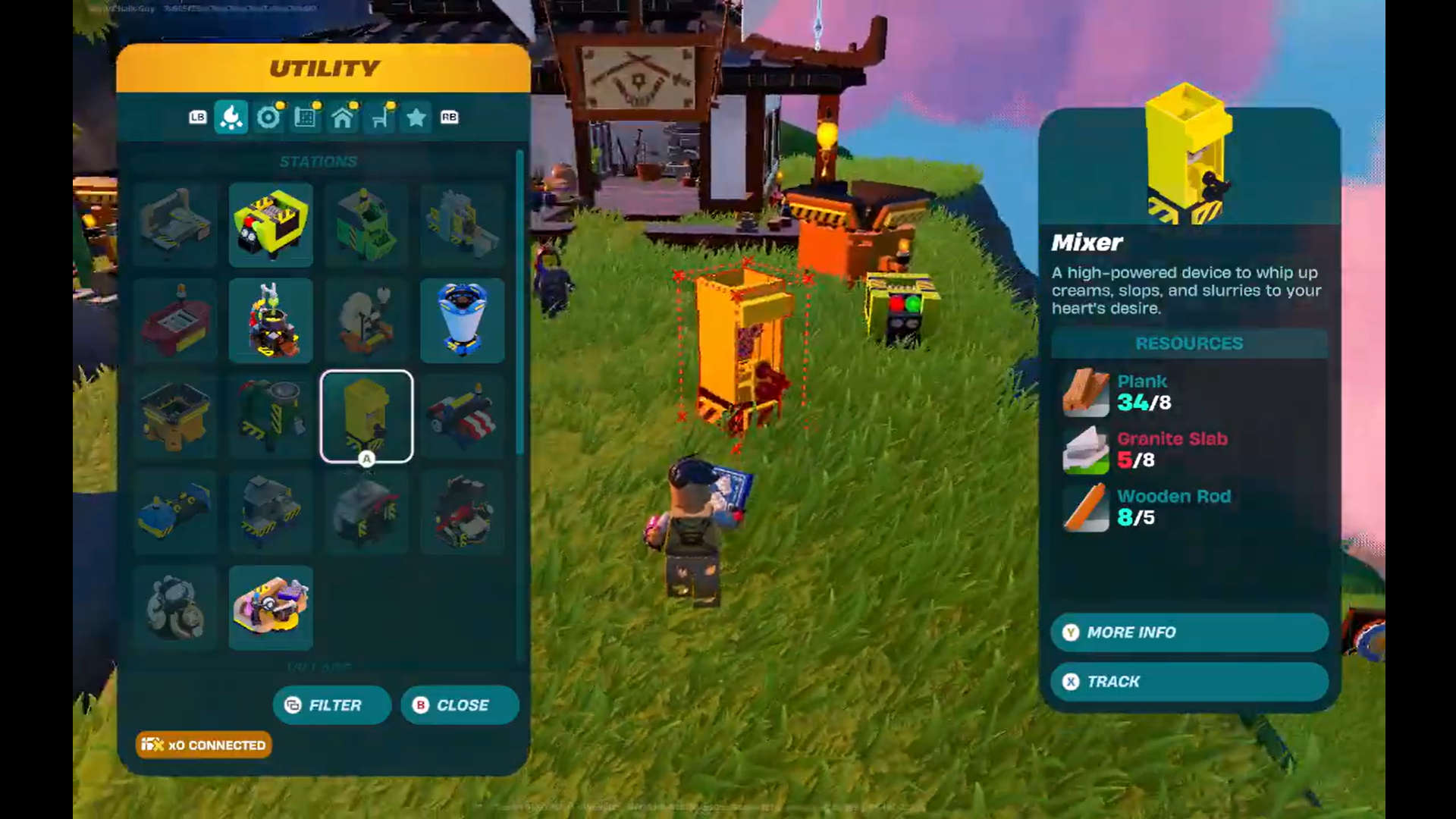Screen dimensions: 1456x819
Task: Open More Info for the Mixer
Action: click(1189, 632)
